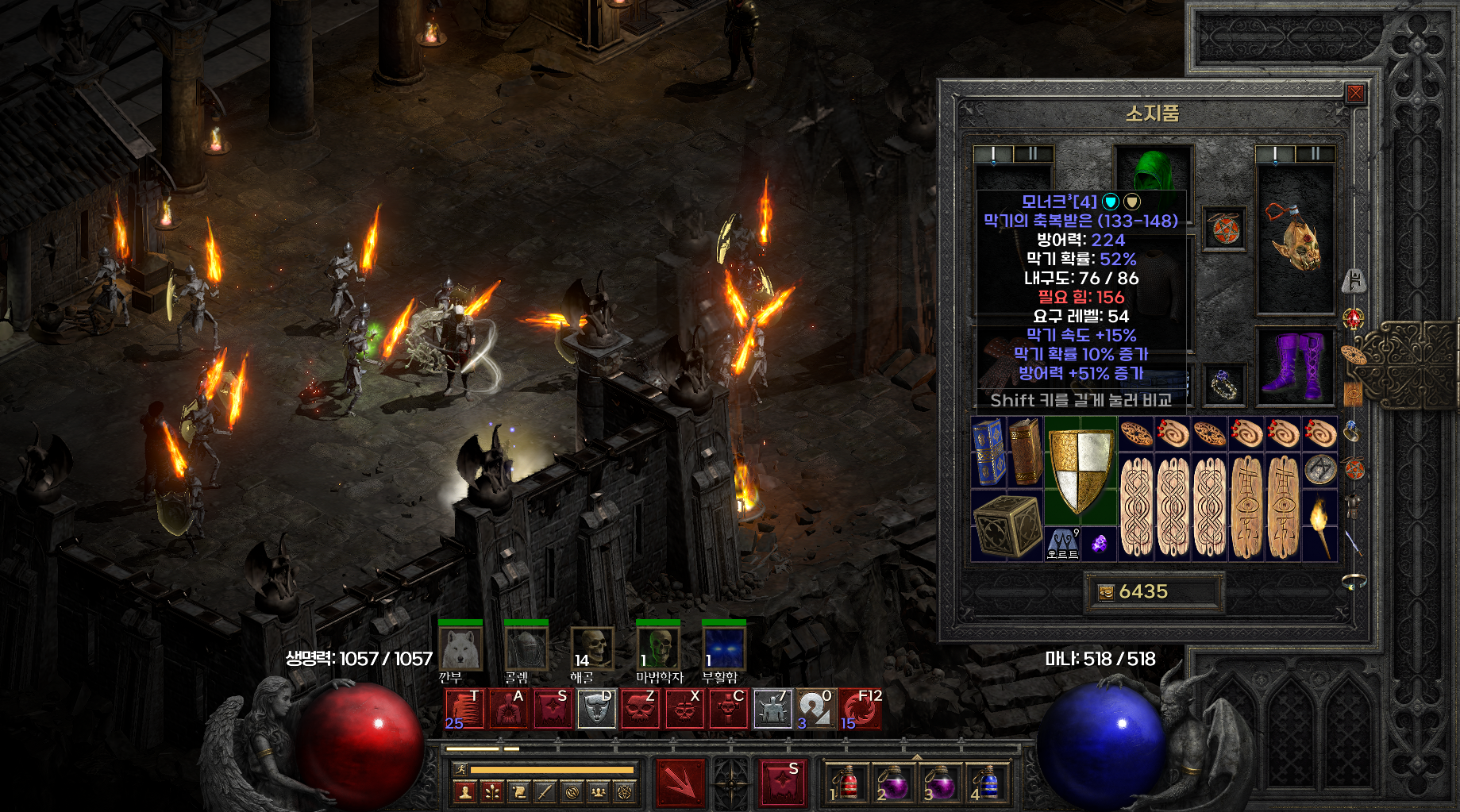Select the brown Tome of Identify
Screen dimensions: 1460x812
[x=1025, y=452]
